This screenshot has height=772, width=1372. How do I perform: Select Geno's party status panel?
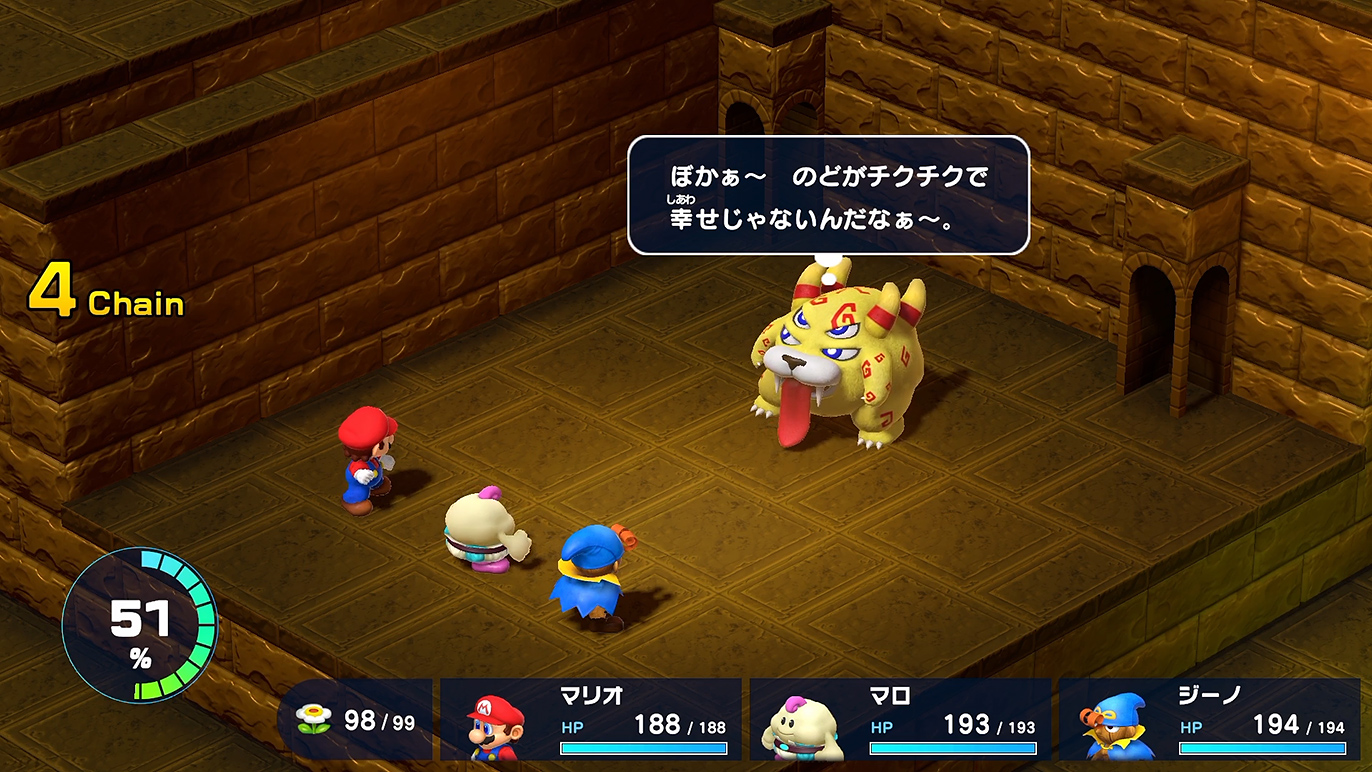click(1209, 719)
